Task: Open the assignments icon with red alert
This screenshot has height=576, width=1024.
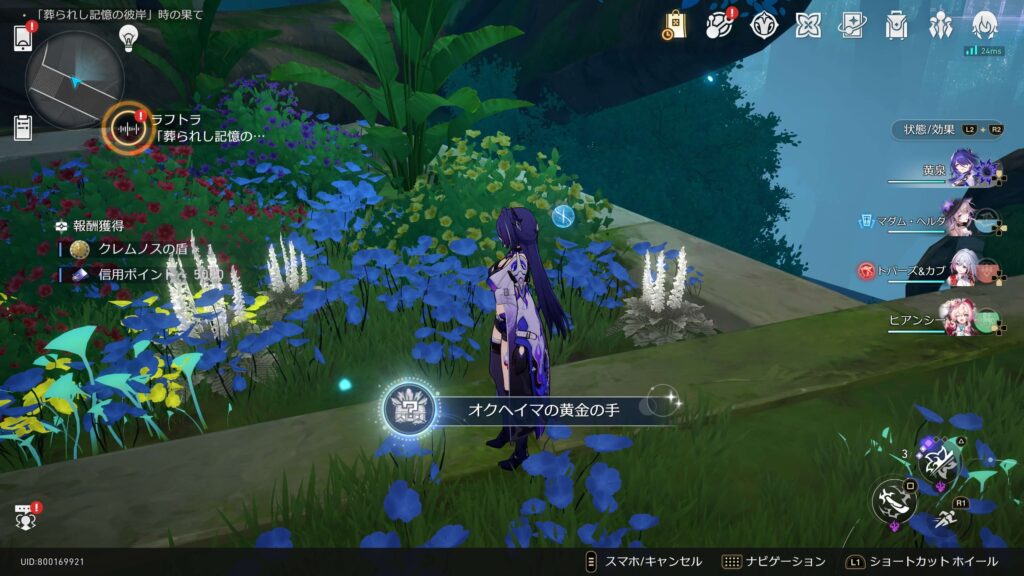Action: point(720,25)
